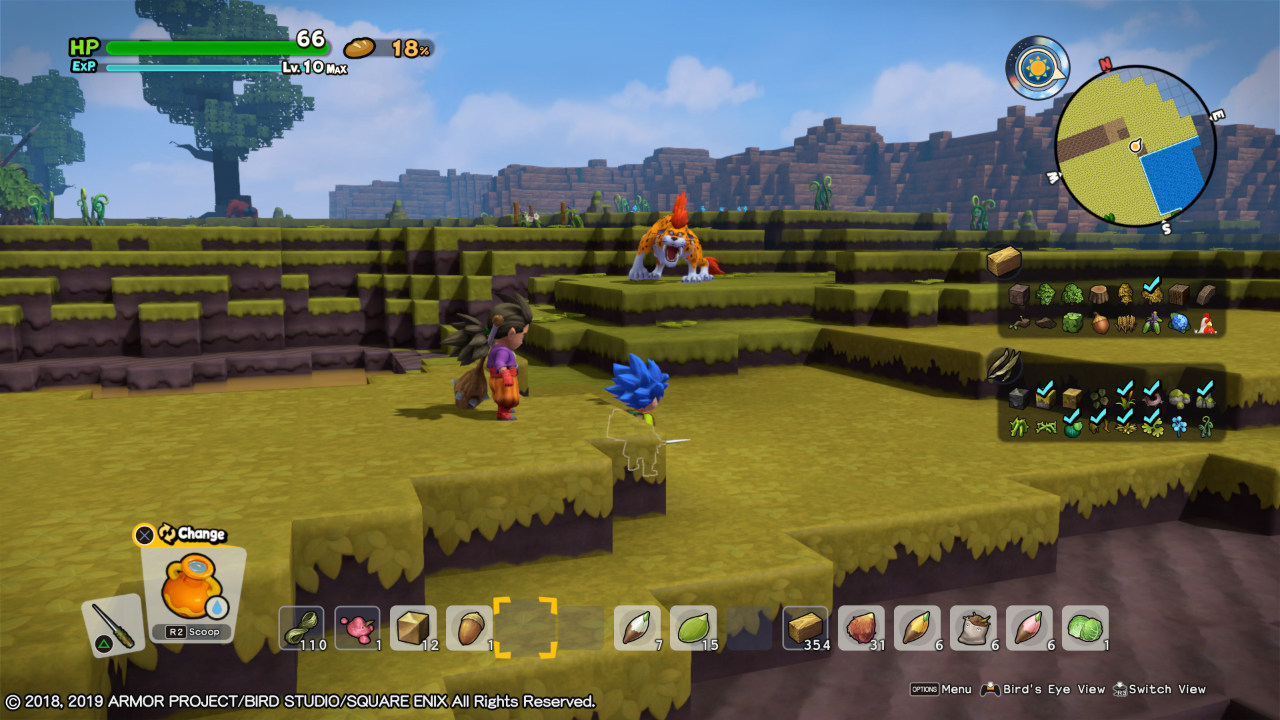Click the bread hunger icon
The height and width of the screenshot is (720, 1280).
tap(359, 48)
